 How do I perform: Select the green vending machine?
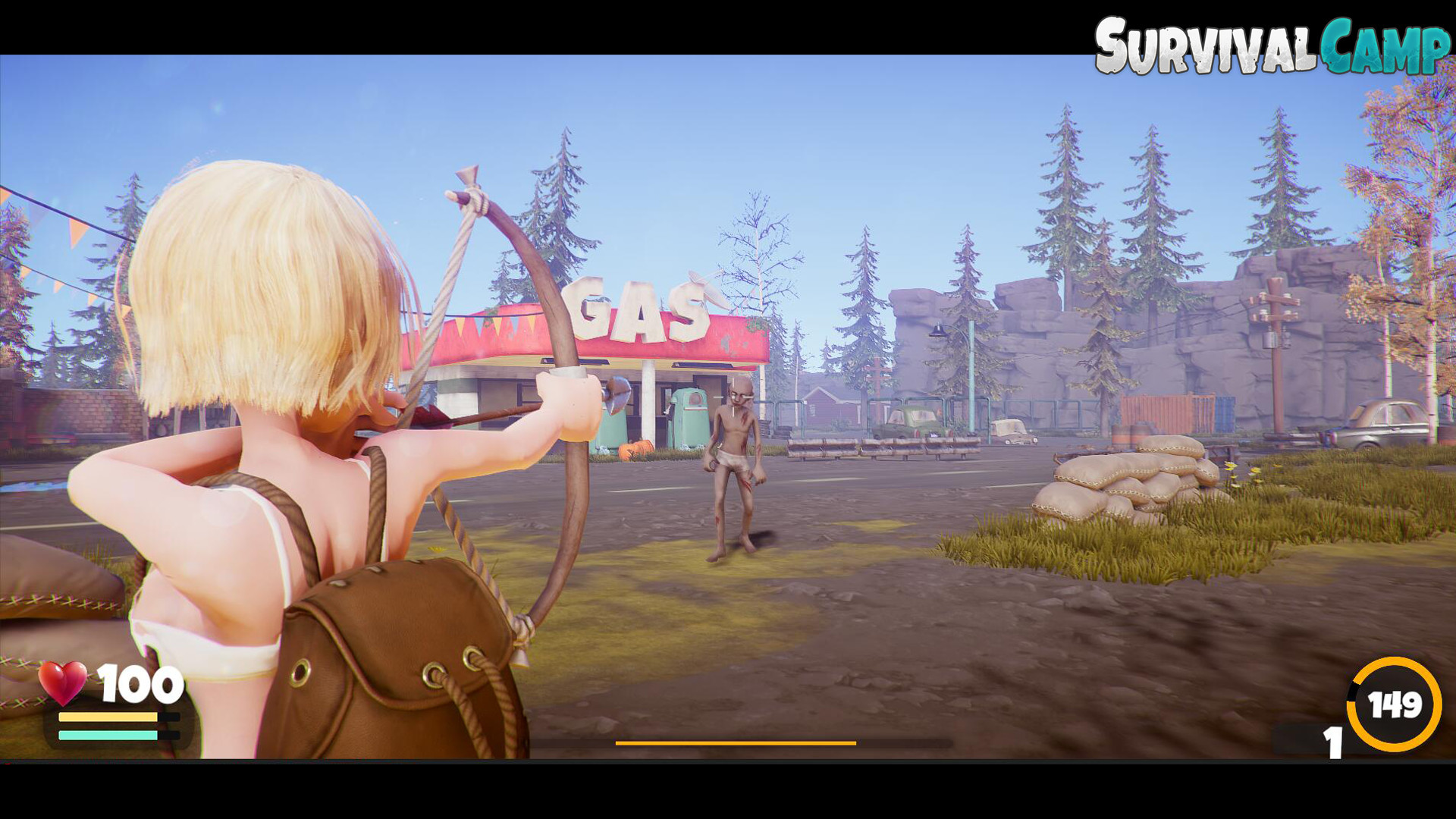click(690, 415)
